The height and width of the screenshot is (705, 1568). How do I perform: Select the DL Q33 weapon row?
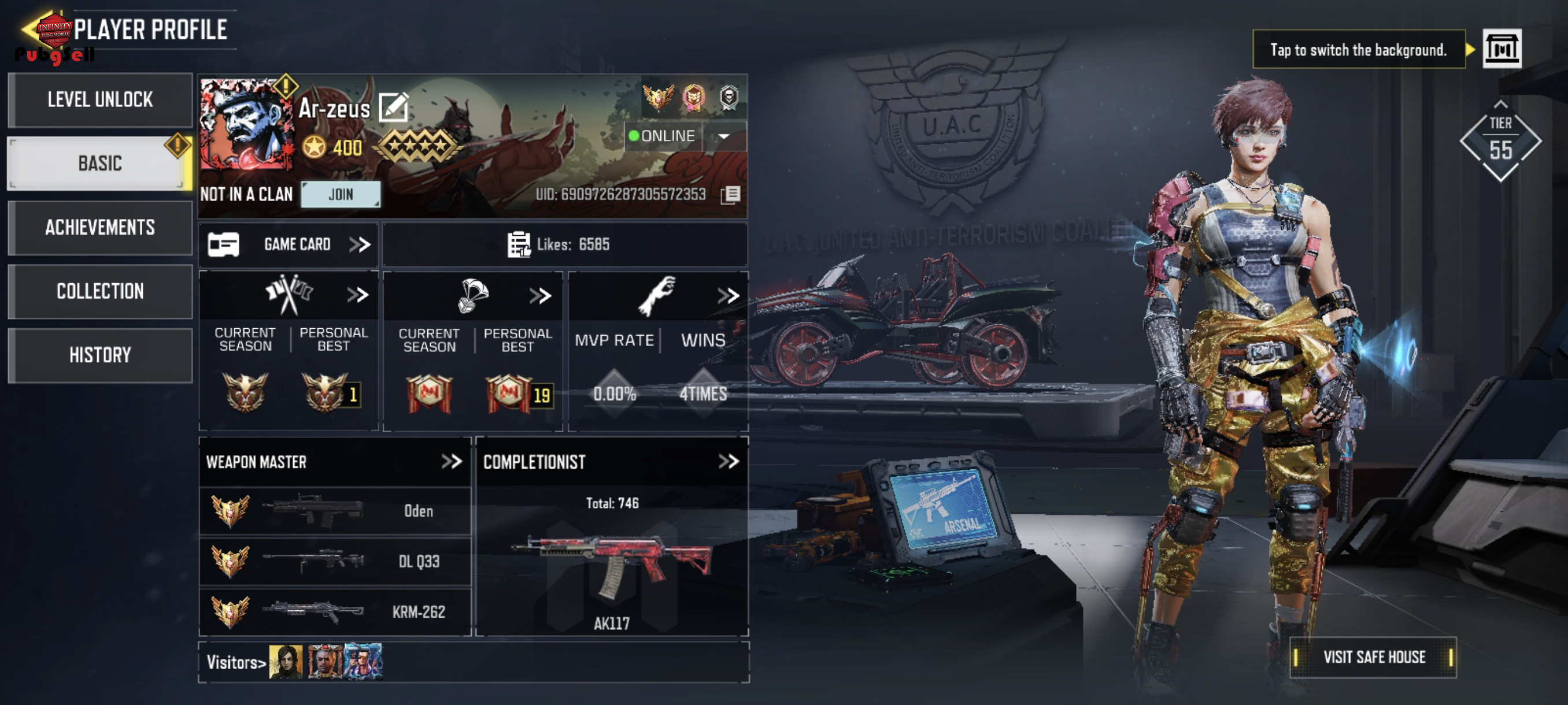tap(335, 561)
